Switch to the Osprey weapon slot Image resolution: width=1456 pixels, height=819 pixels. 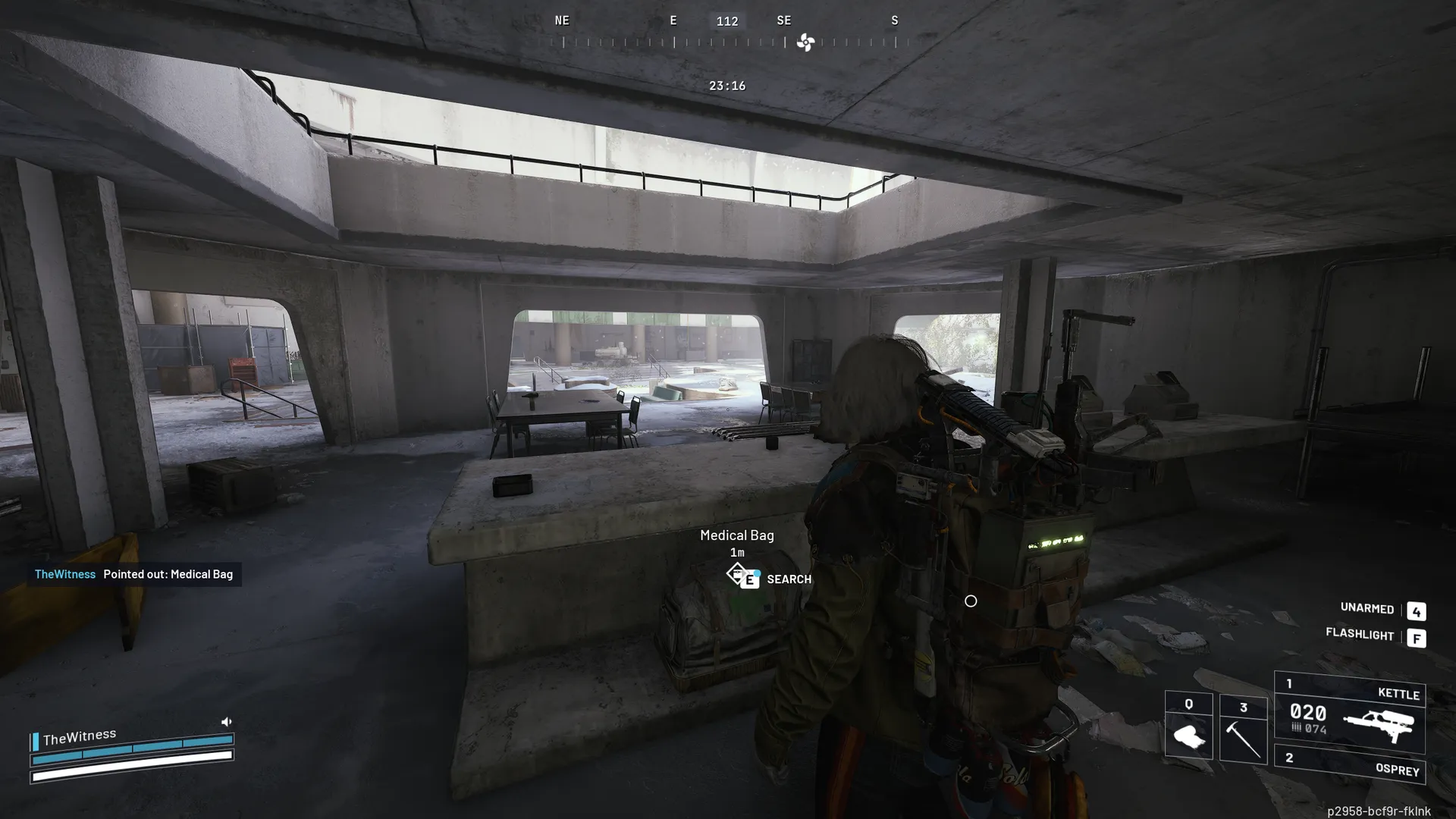tap(1350, 764)
